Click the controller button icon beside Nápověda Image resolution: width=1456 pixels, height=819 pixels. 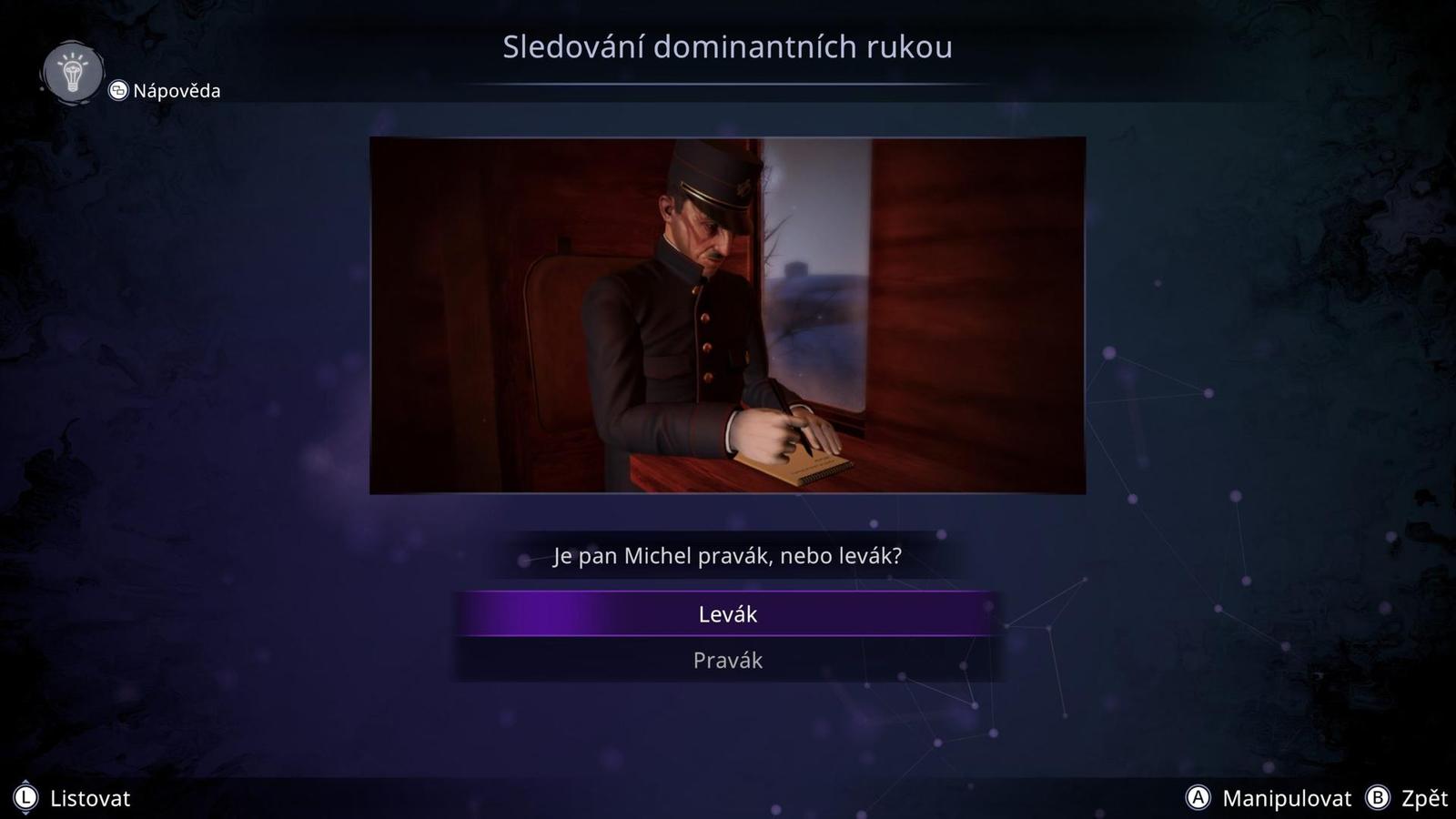[116, 90]
